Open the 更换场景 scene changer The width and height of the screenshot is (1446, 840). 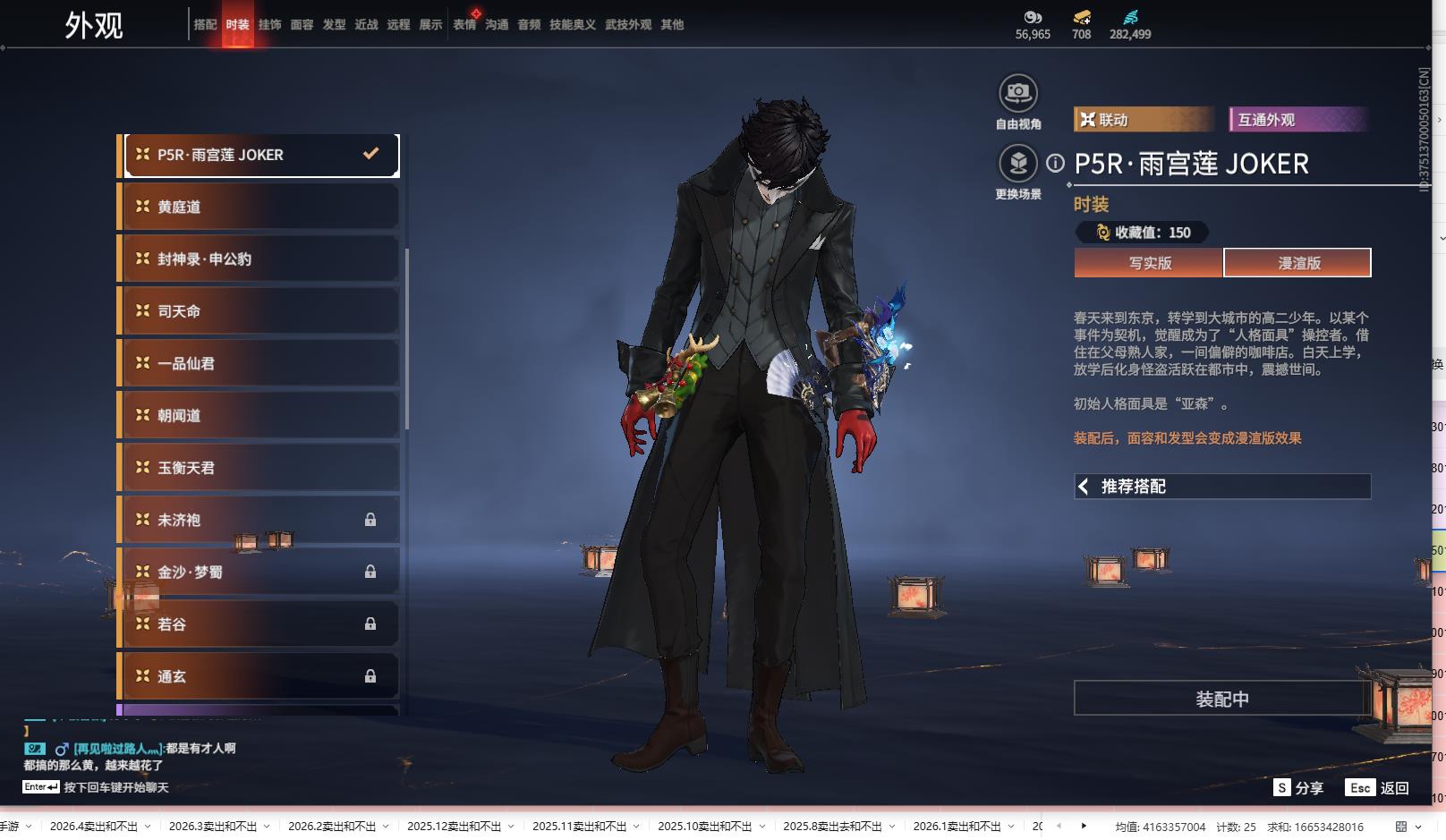[1017, 164]
